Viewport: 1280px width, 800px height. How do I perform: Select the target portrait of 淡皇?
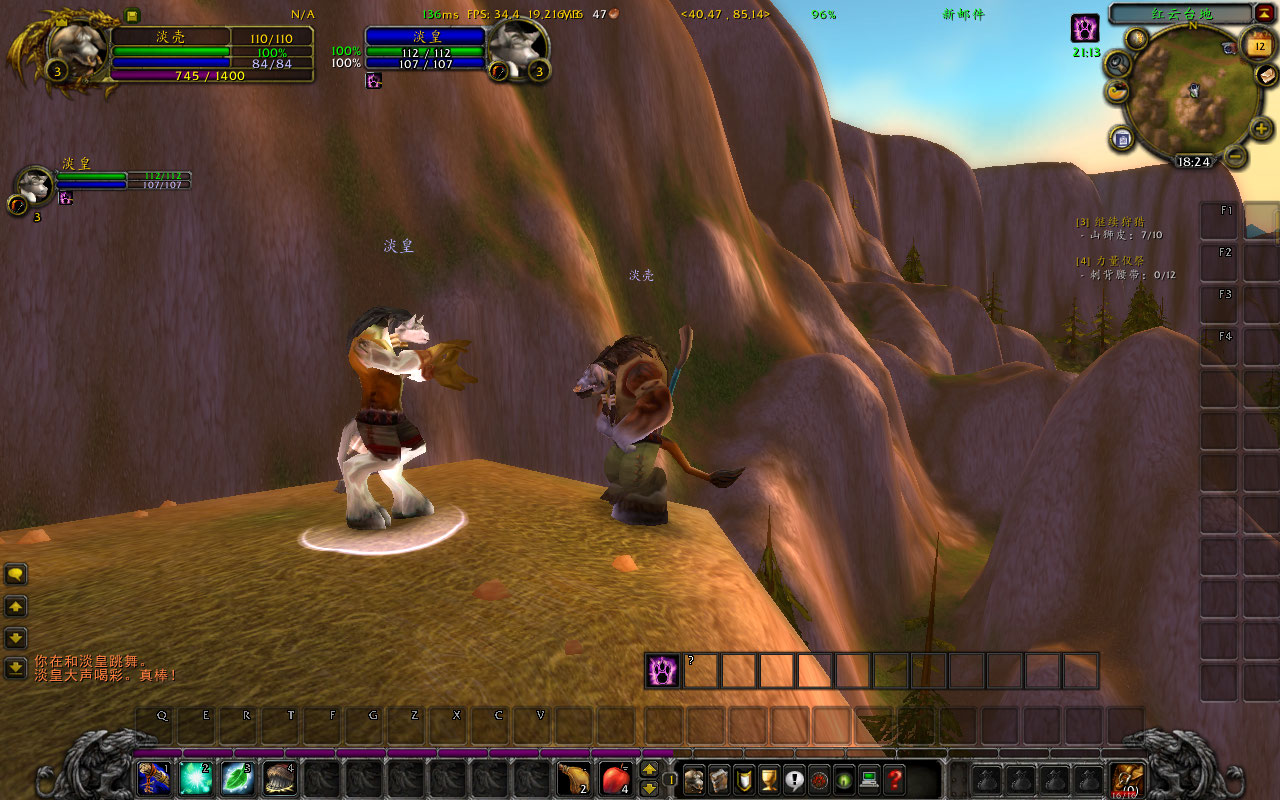click(x=517, y=45)
